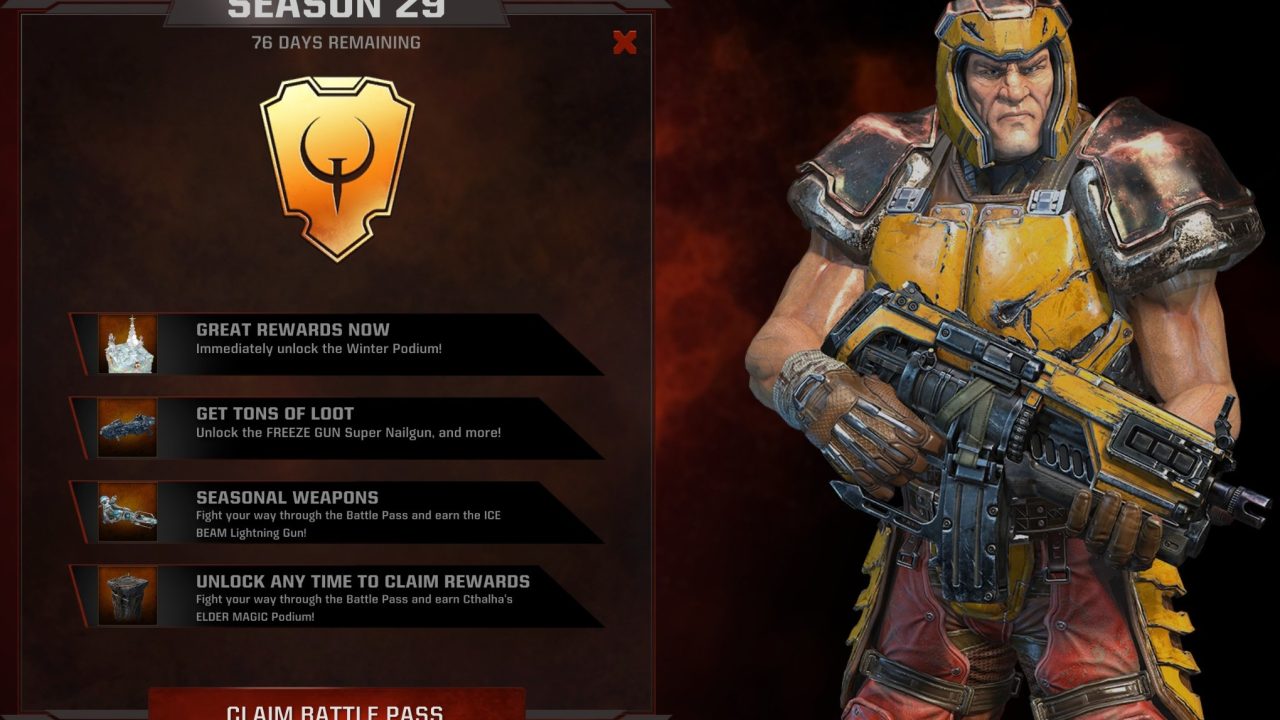
Task: Click the Winter Podium thumbnail
Action: click(x=128, y=344)
